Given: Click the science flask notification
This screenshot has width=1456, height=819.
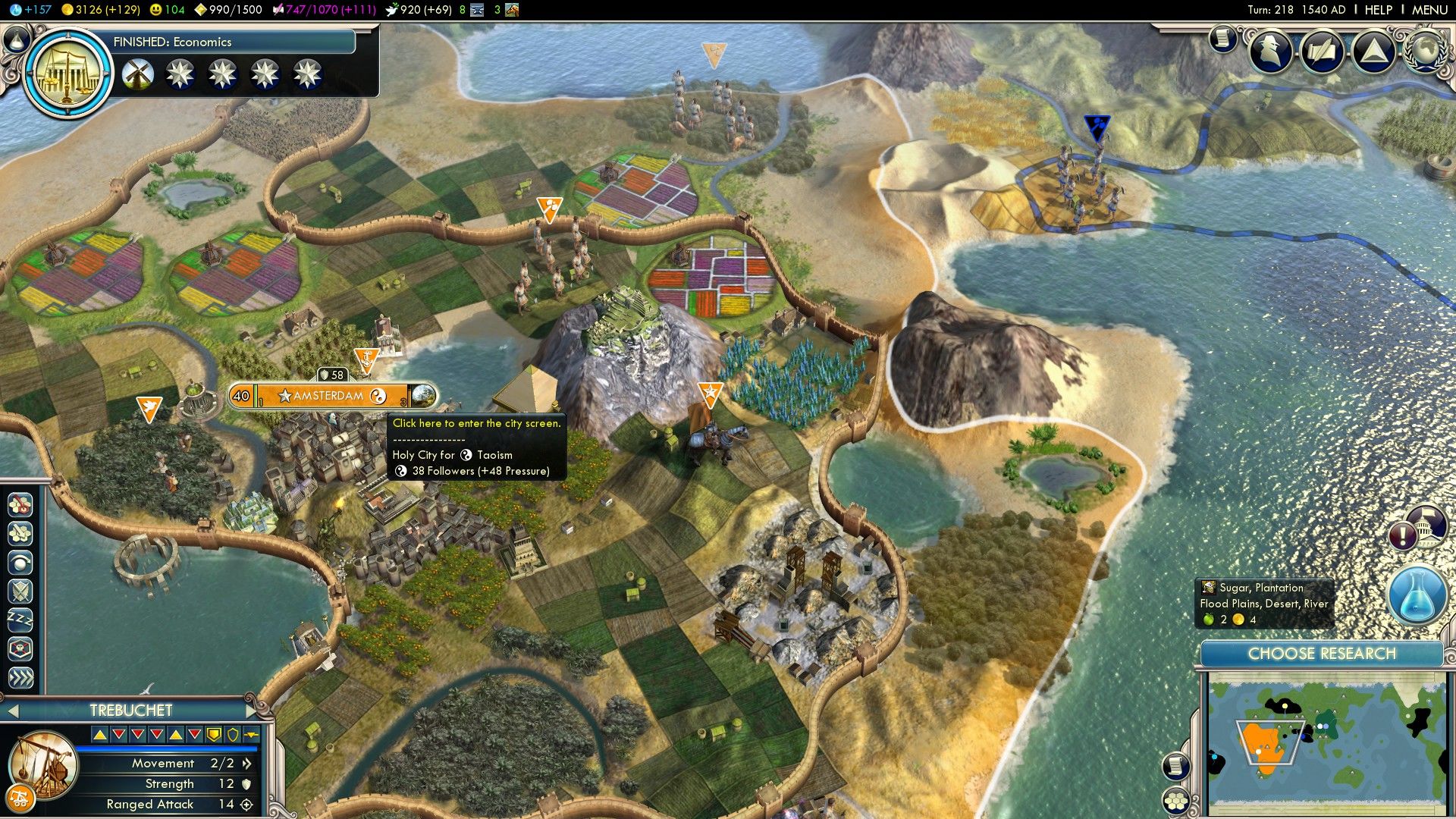Looking at the screenshot, I should tap(1417, 595).
